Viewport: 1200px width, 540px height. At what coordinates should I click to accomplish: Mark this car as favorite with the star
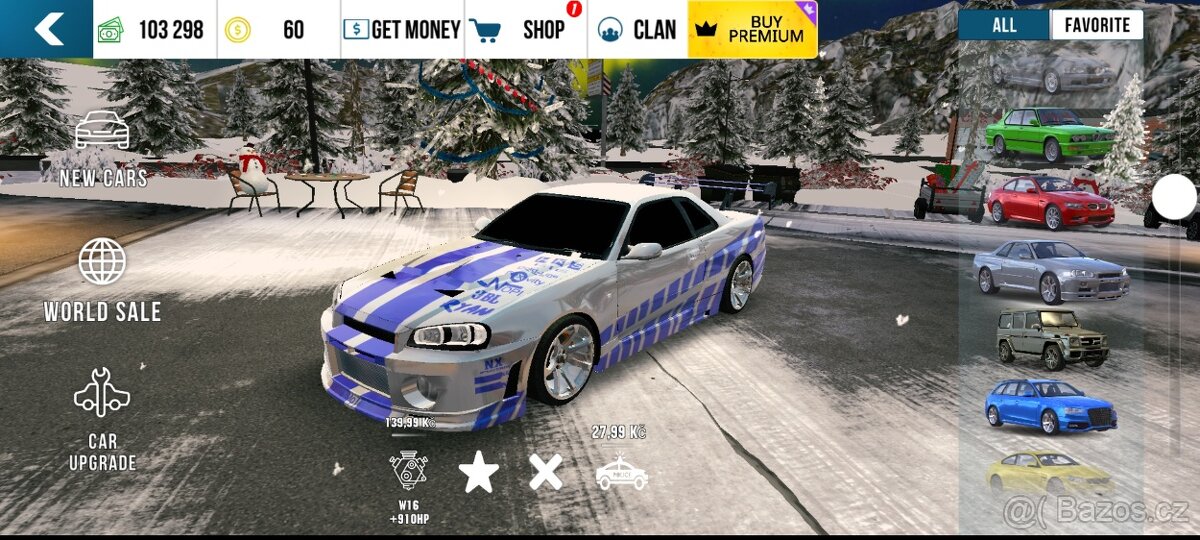pyautogui.click(x=479, y=471)
